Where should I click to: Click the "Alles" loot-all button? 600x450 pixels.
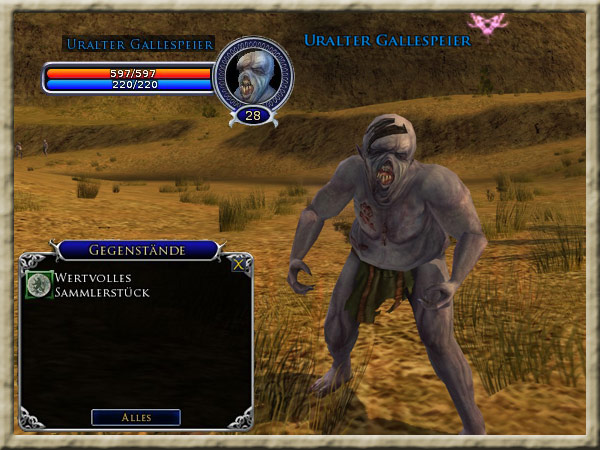click(x=136, y=417)
